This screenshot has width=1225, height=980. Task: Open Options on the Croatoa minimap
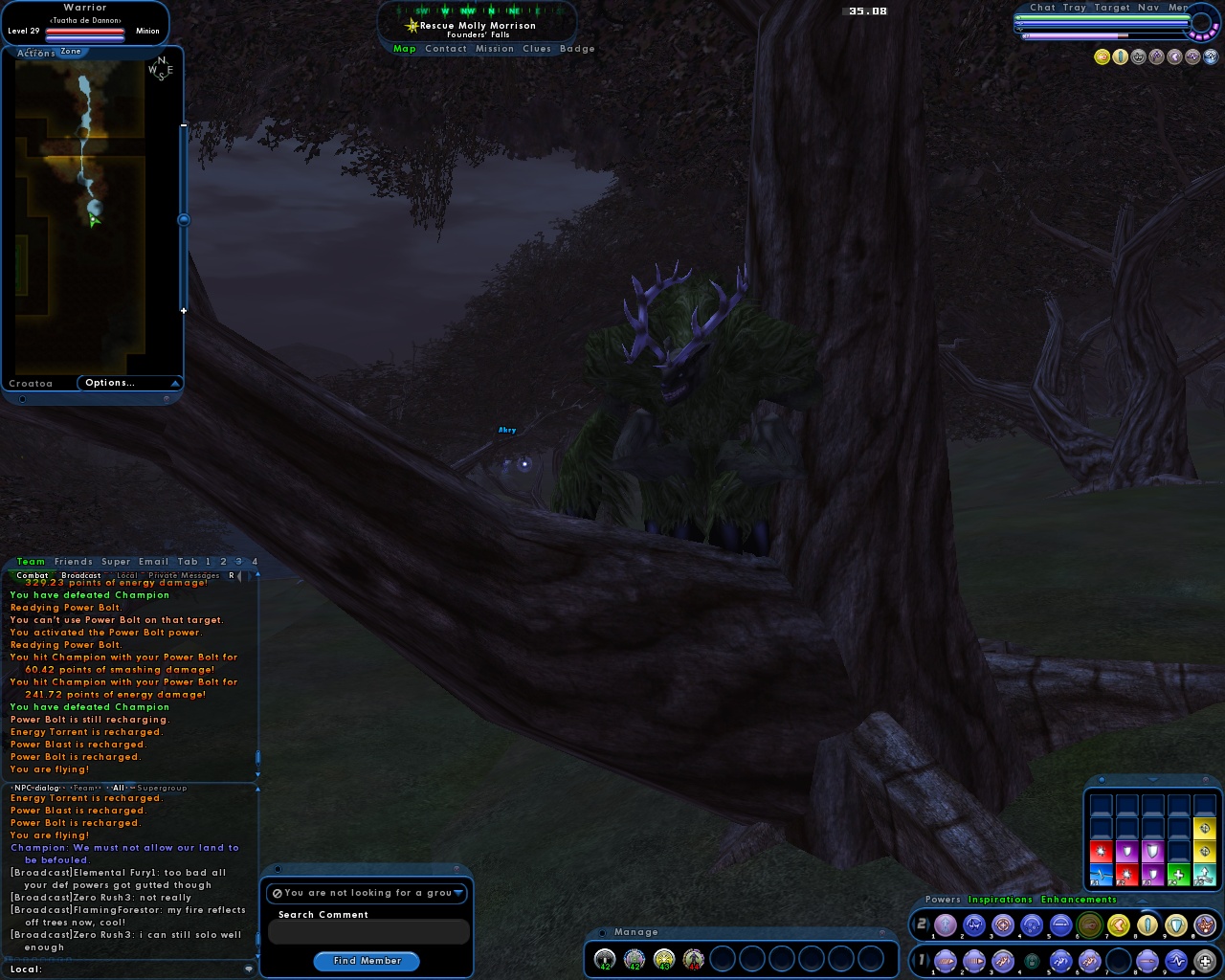[x=110, y=383]
